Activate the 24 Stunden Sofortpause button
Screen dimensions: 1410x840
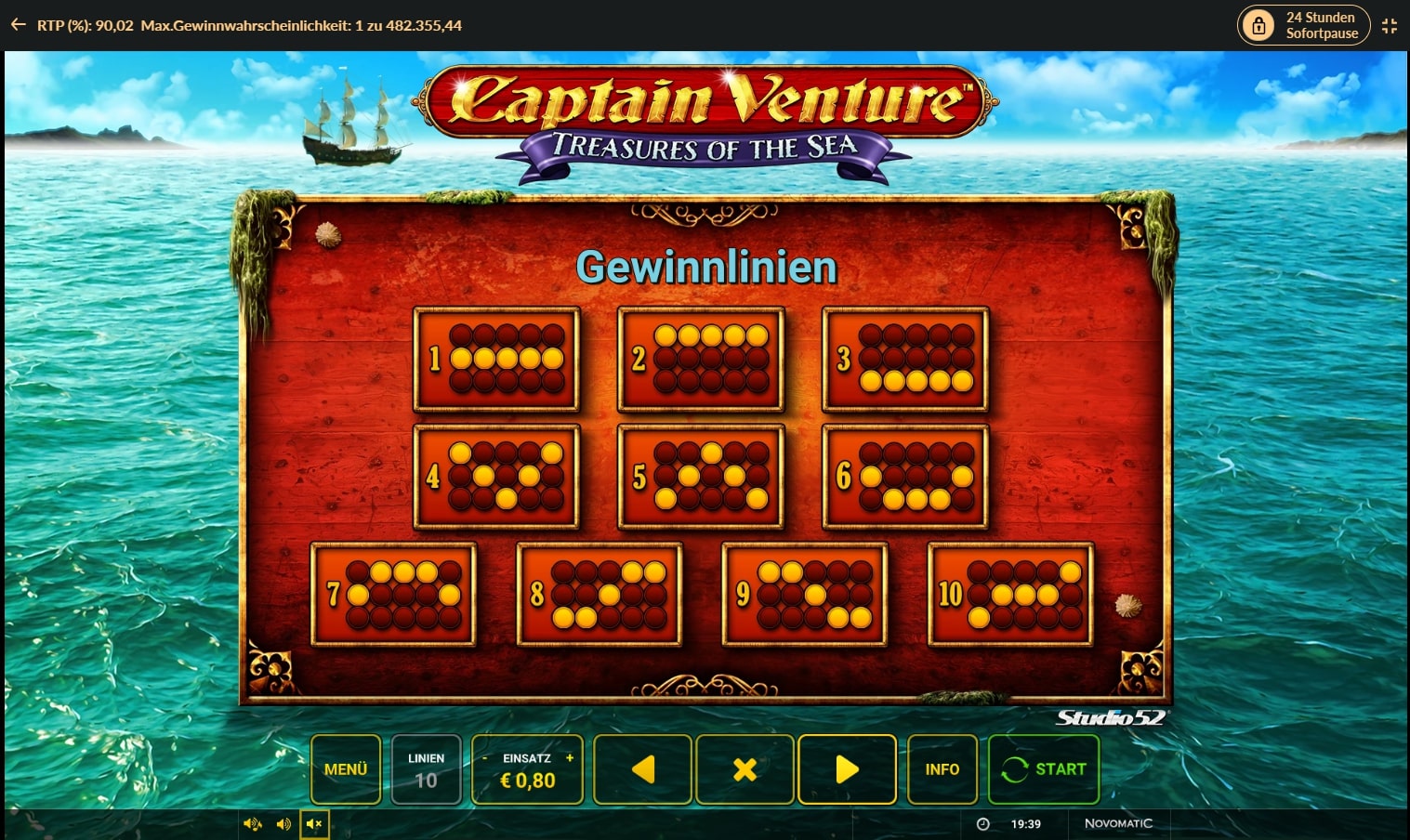coord(1302,25)
